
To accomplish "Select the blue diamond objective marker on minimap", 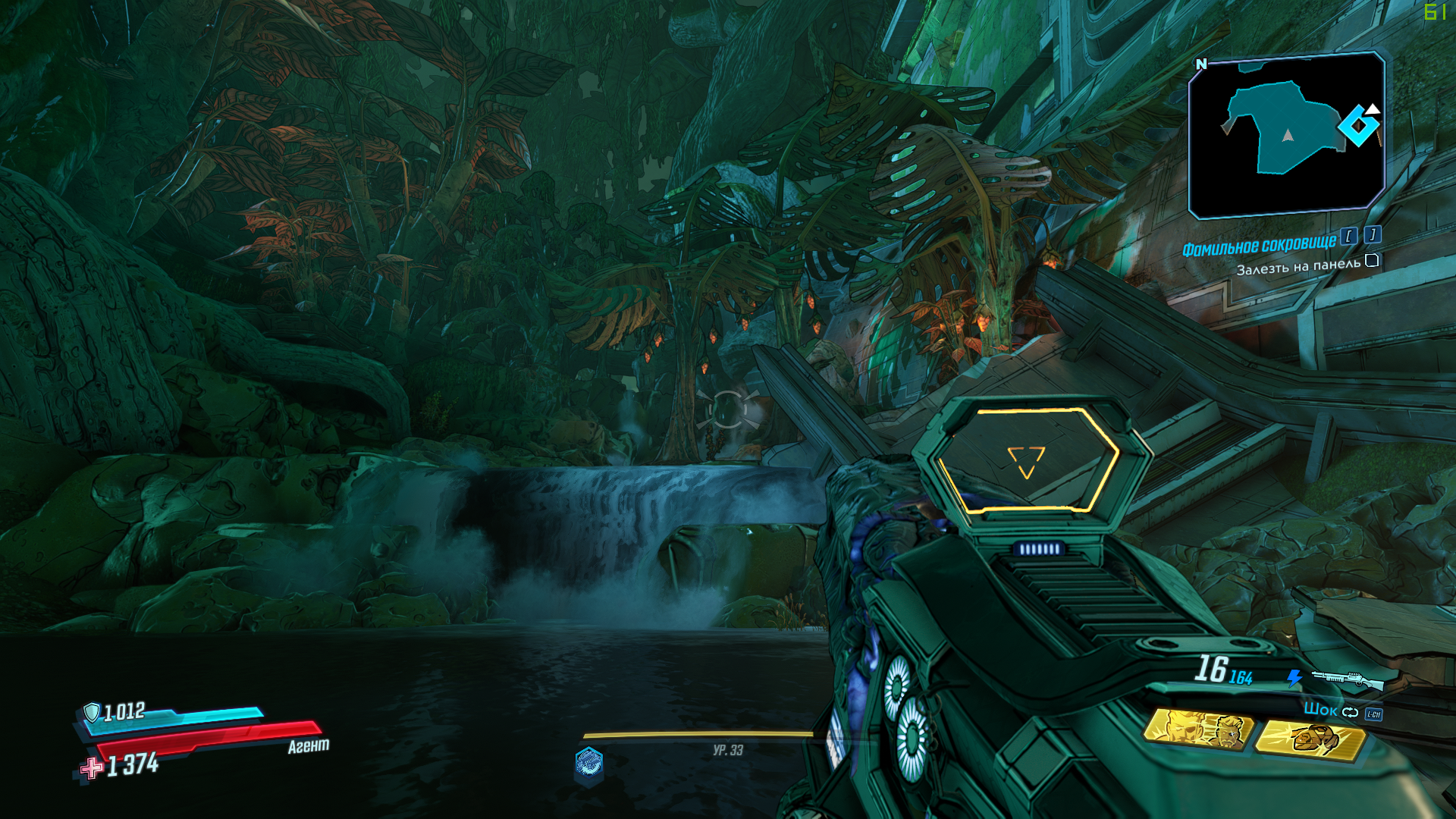I will click(1358, 125).
